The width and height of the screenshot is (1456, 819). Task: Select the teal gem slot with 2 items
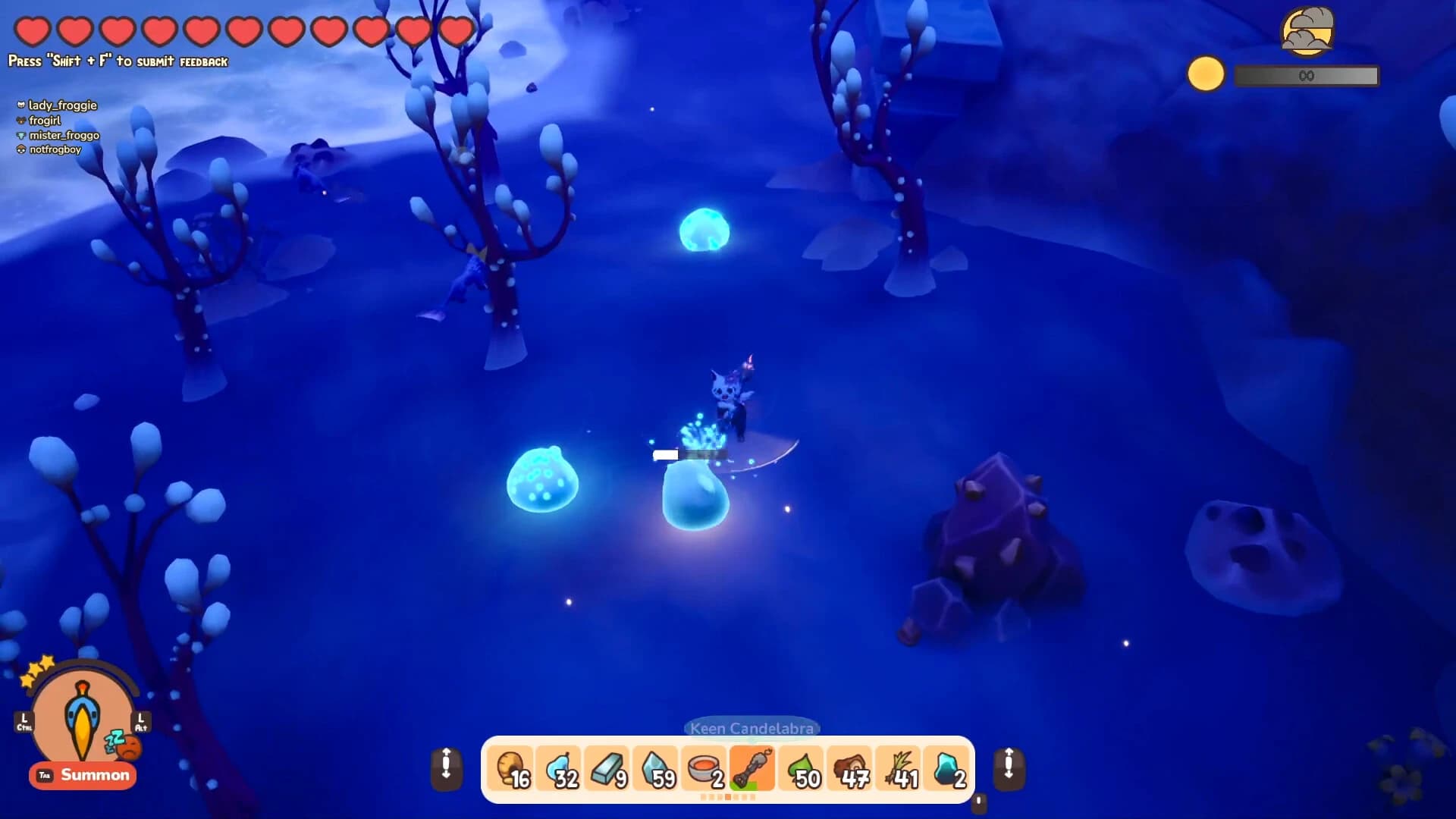point(946,770)
